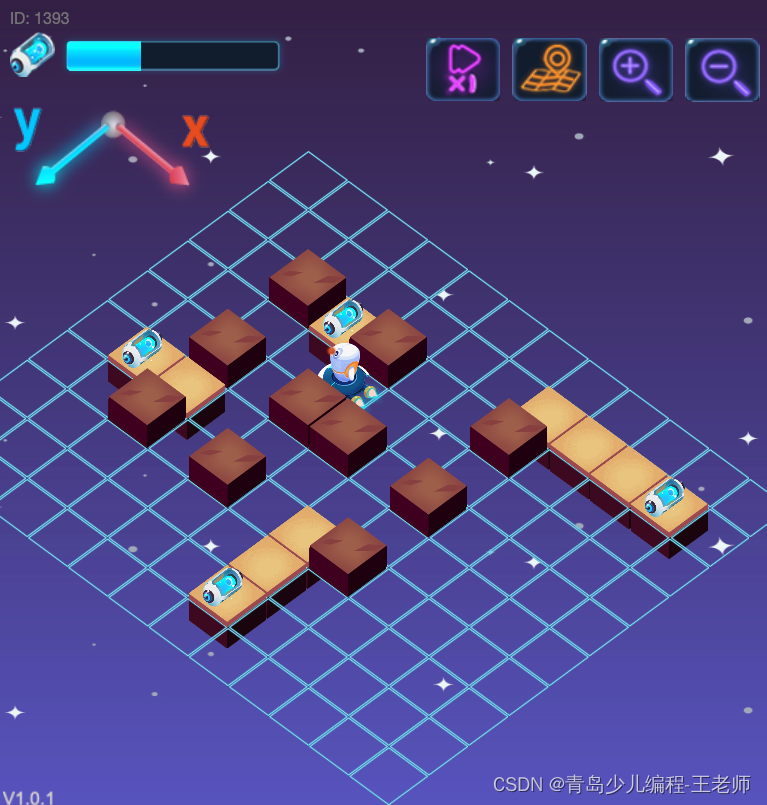Viewport: 767px width, 805px height.
Task: Open the orange map grid view
Action: point(549,69)
